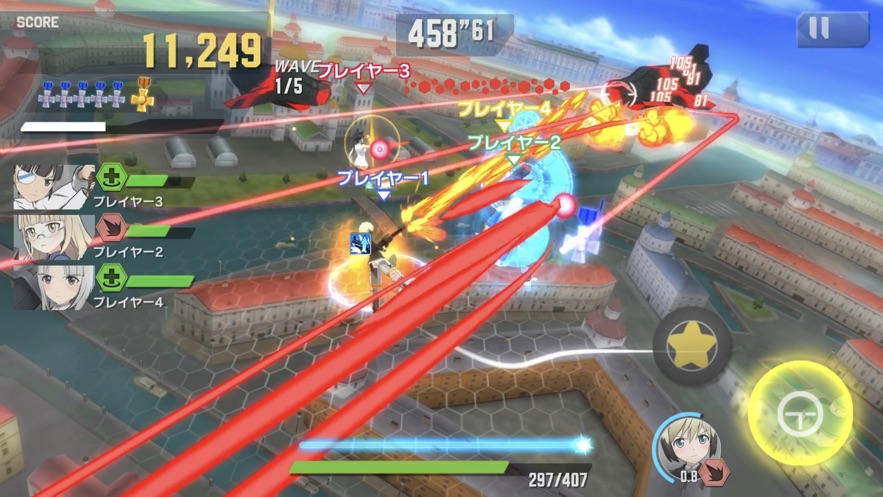The image size is (883, 497).
Task: Pause the game with the top-right button
Action: pyautogui.click(x=832, y=28)
